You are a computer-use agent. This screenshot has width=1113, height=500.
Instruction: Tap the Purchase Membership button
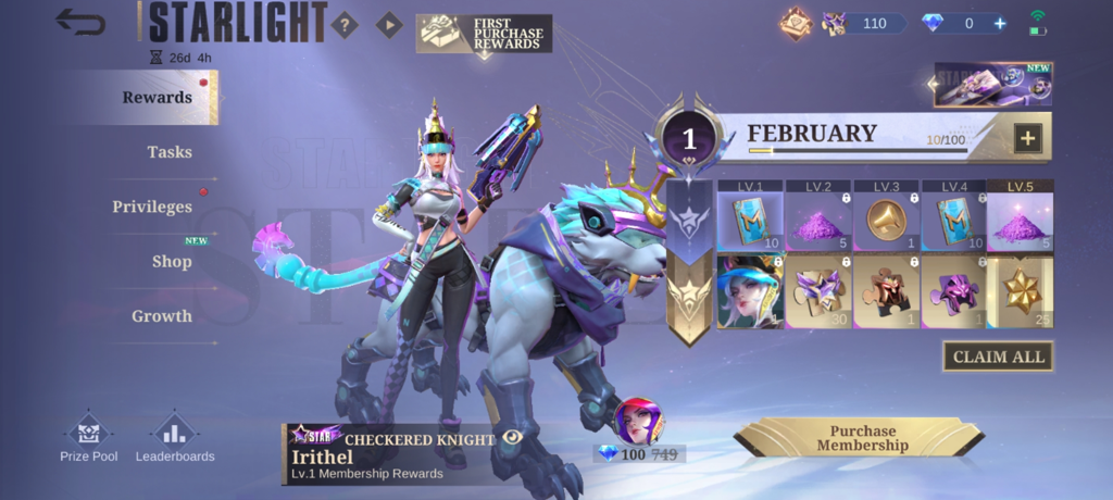pos(862,438)
